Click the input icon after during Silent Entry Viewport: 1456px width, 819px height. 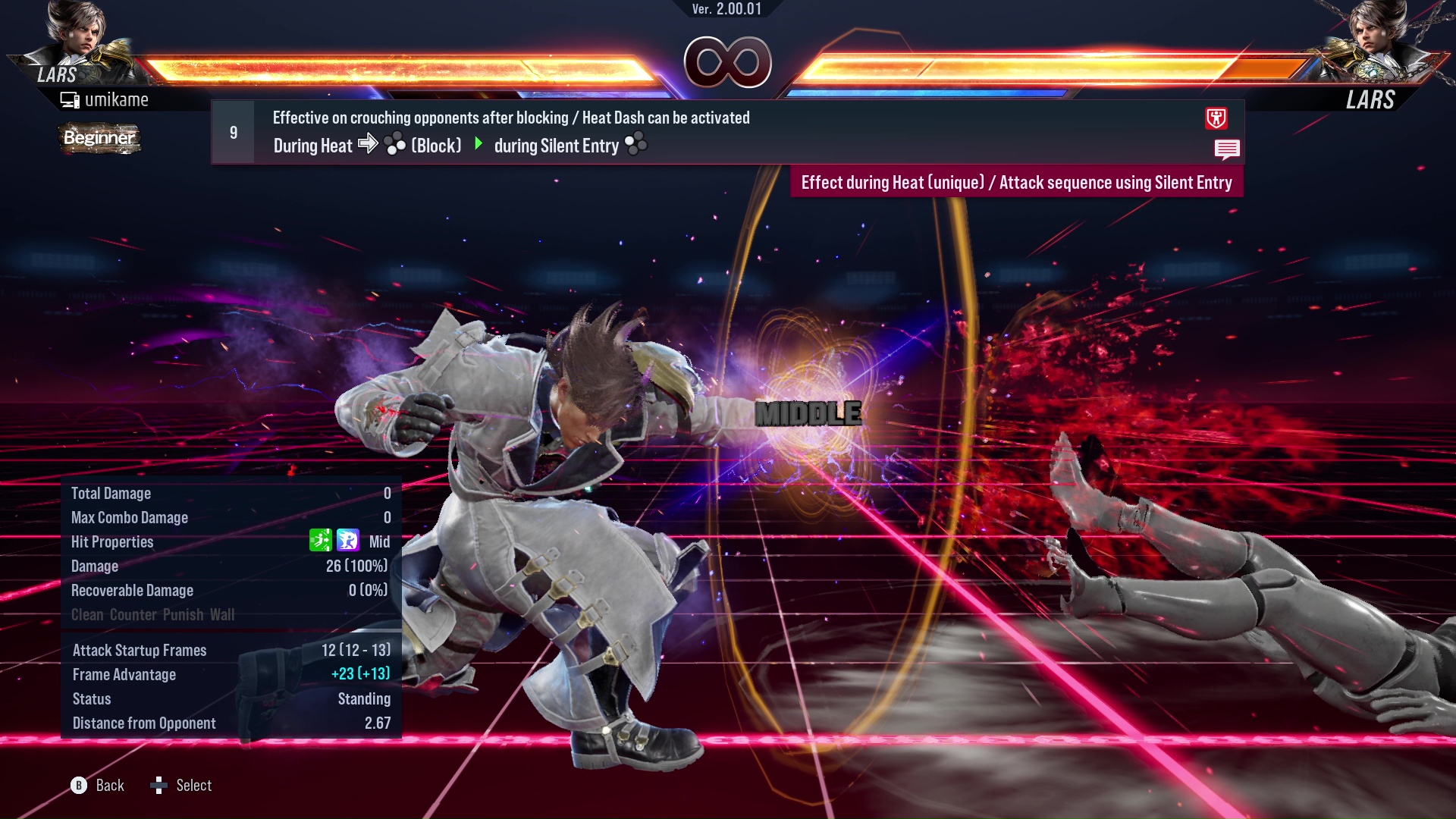click(x=634, y=144)
